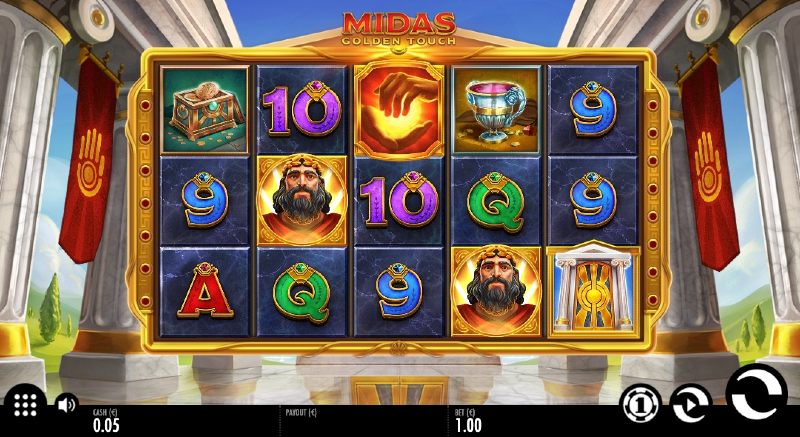
Task: Toggle the sound speaker icon
Action: click(x=67, y=405)
